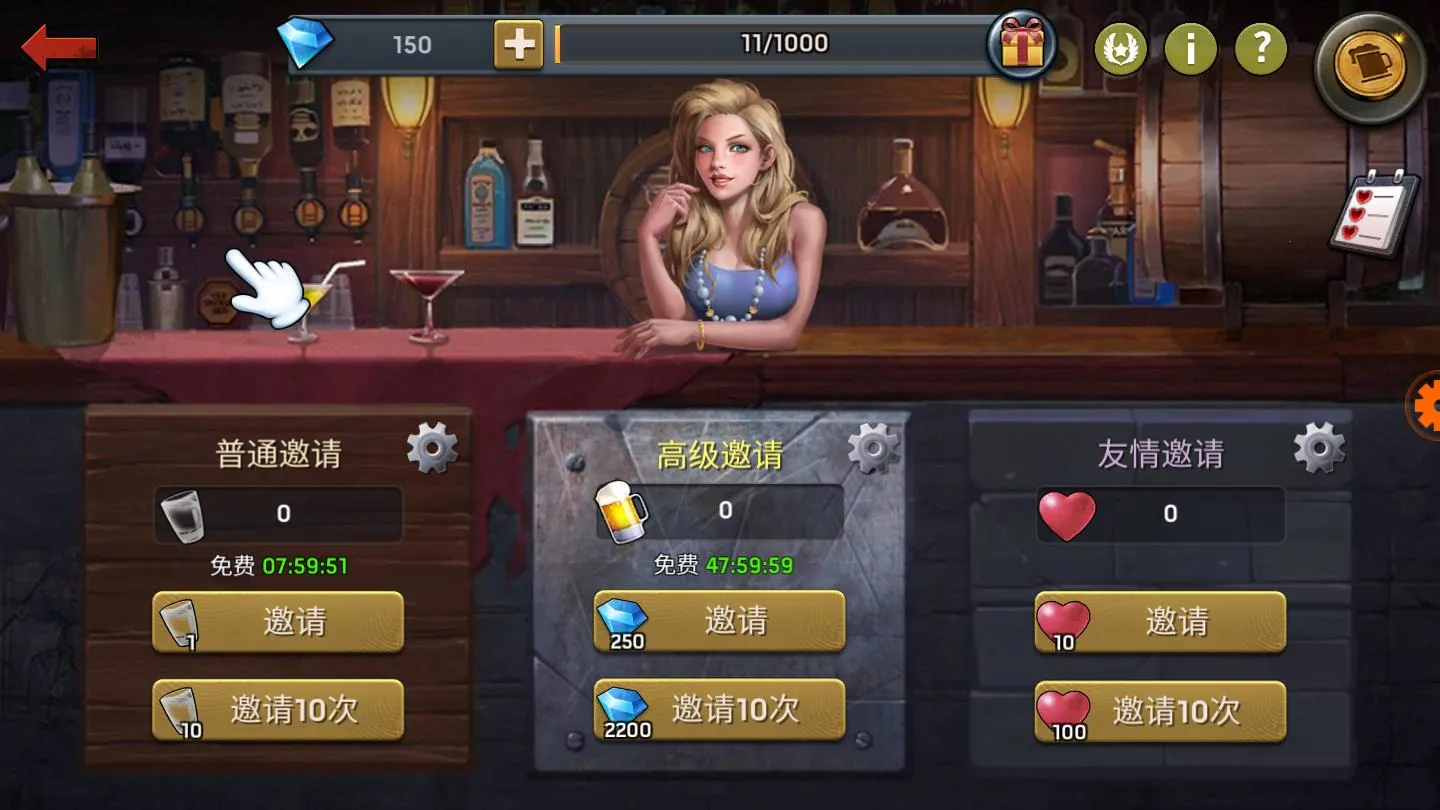
Task: Tap the plus button to buy diamonds
Action: (x=518, y=46)
